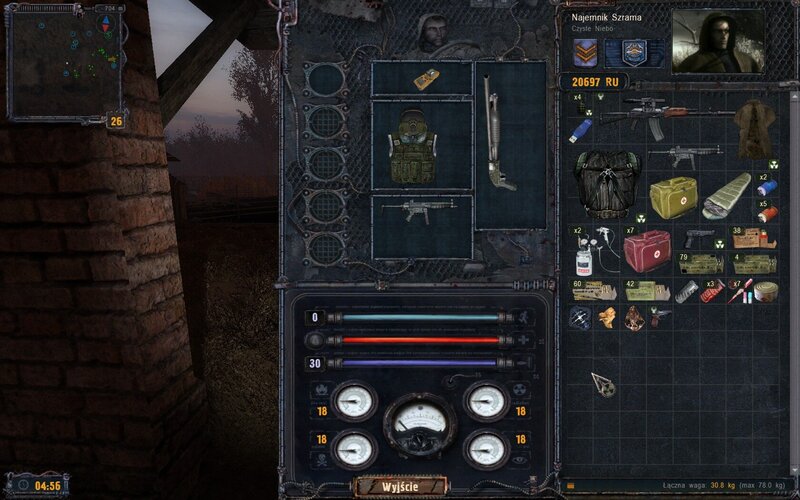The width and height of the screenshot is (800, 500).
Task: Open the minimap in the corner
Action: 62,62
